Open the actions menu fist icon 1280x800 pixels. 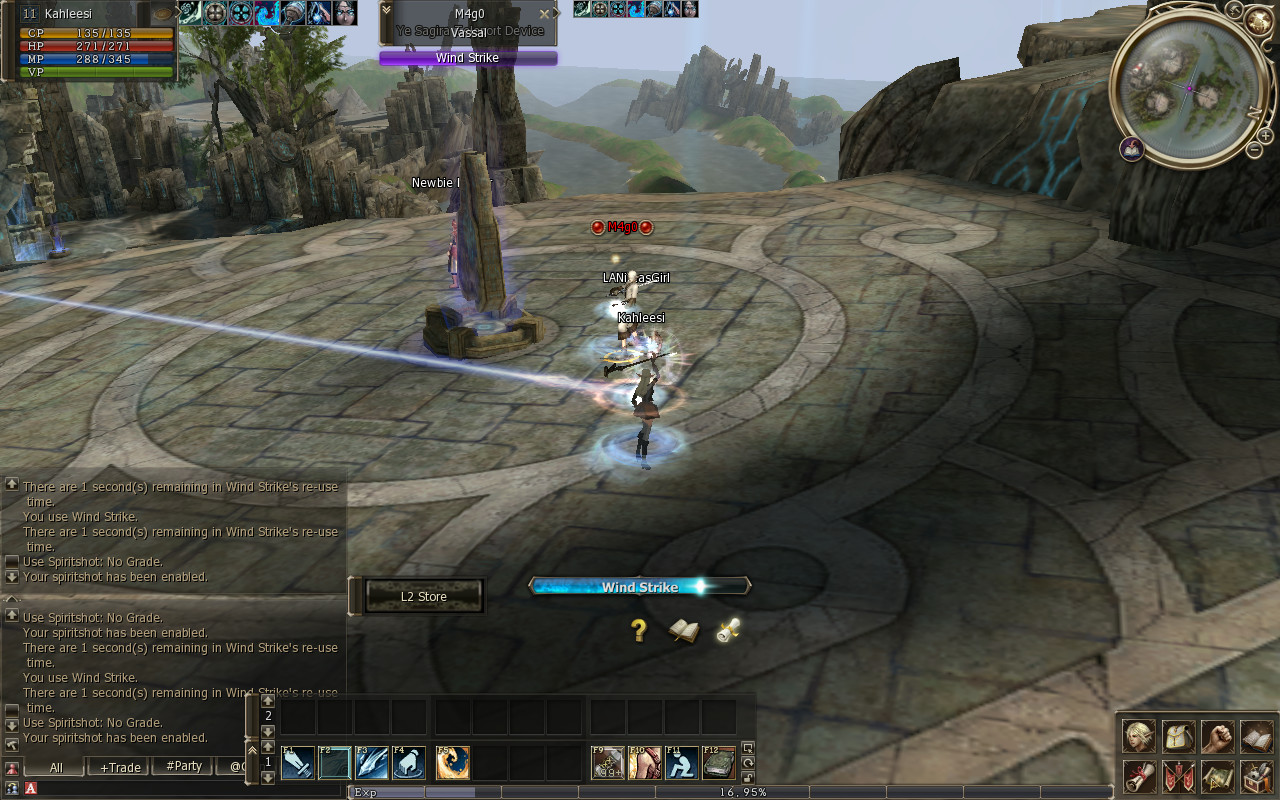click(x=1217, y=737)
